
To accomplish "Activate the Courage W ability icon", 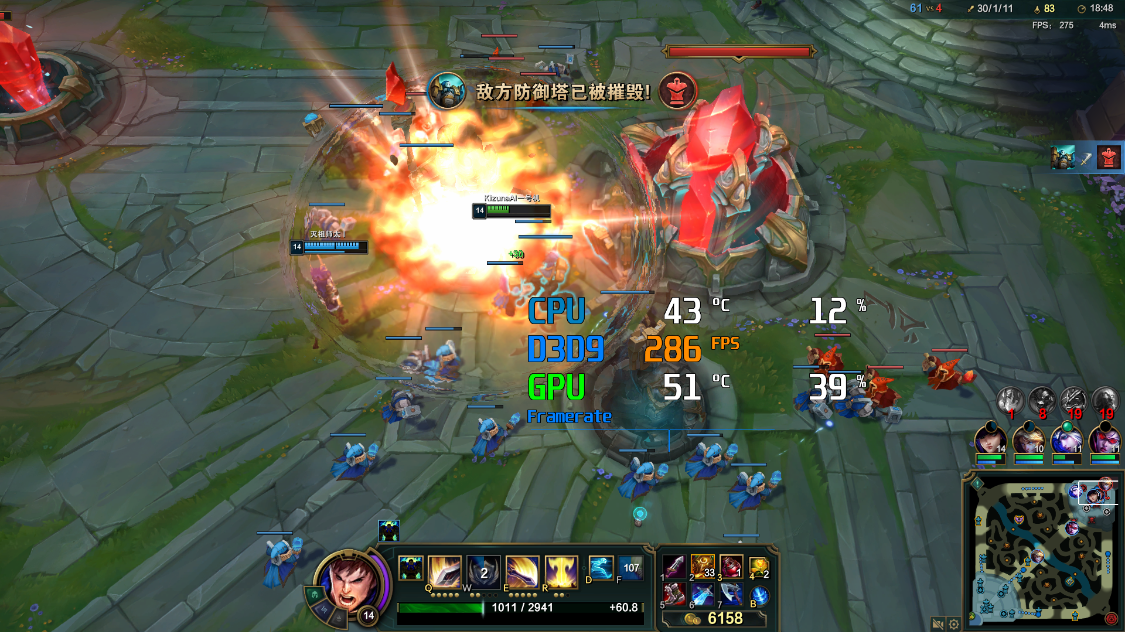I will coord(484,572).
